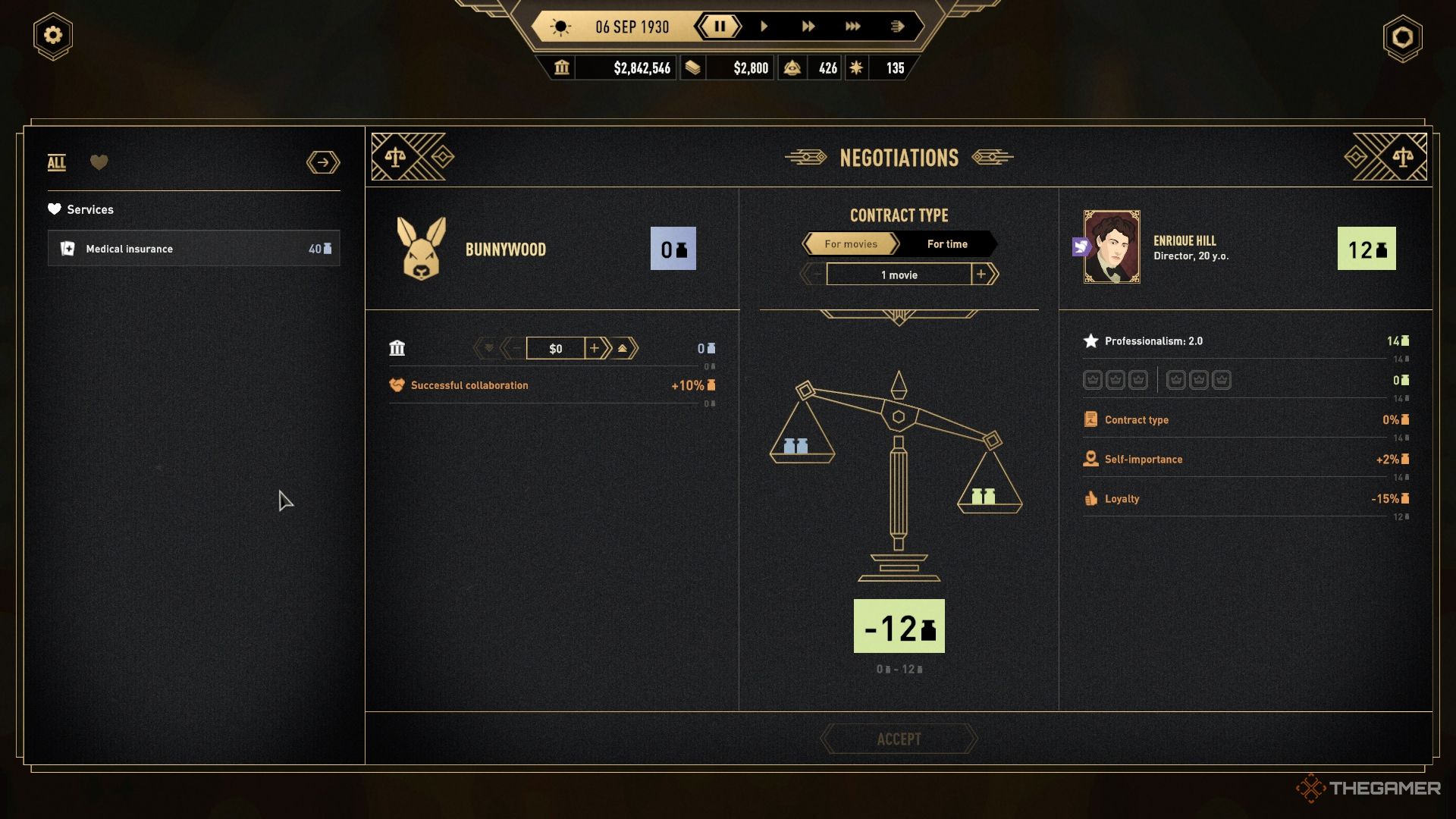Viewport: 1456px width, 819px height.
Task: Set triple fast-forward speed
Action: [x=852, y=27]
